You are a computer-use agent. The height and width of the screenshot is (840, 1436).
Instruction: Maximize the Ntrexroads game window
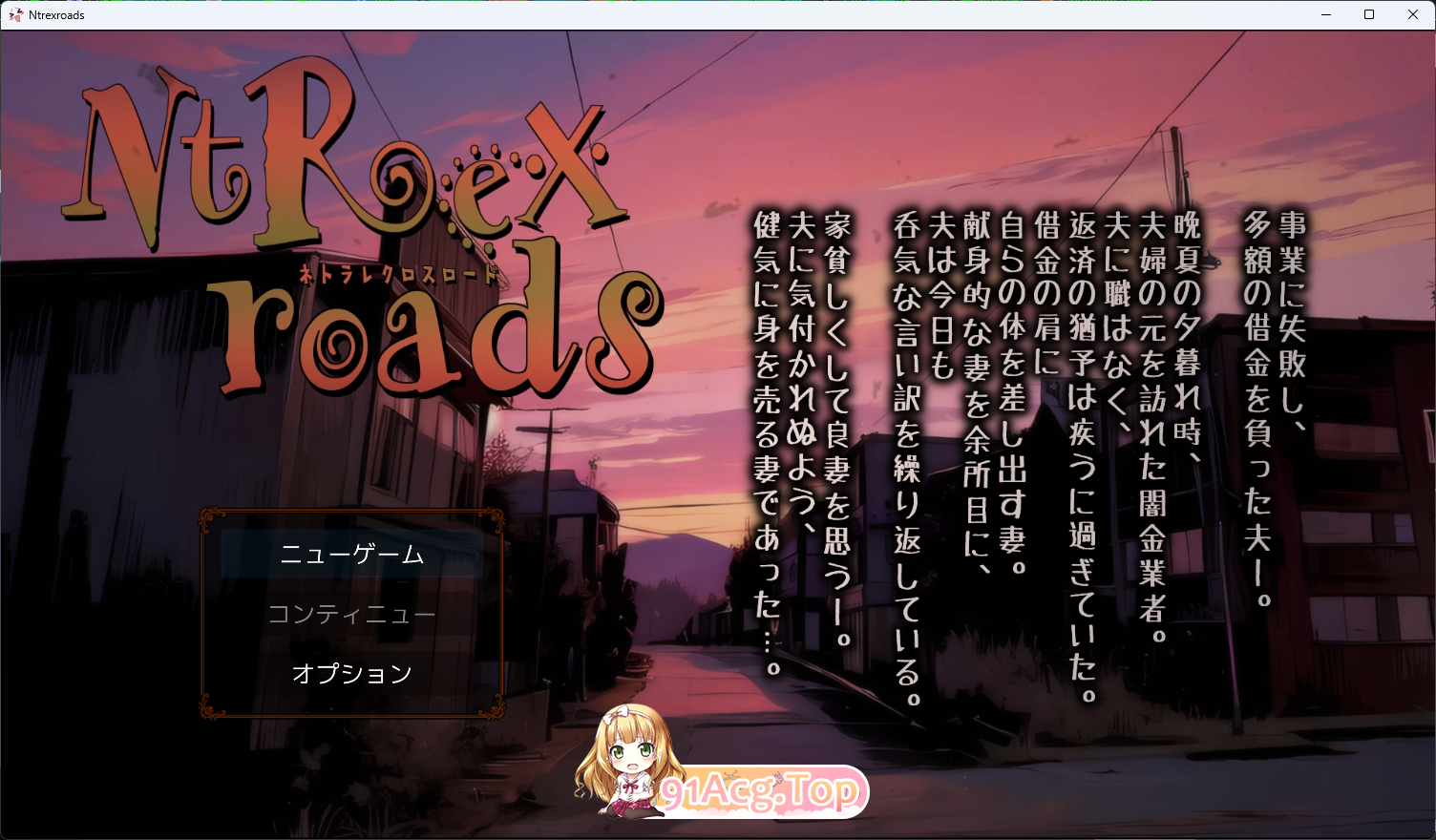[x=1370, y=14]
